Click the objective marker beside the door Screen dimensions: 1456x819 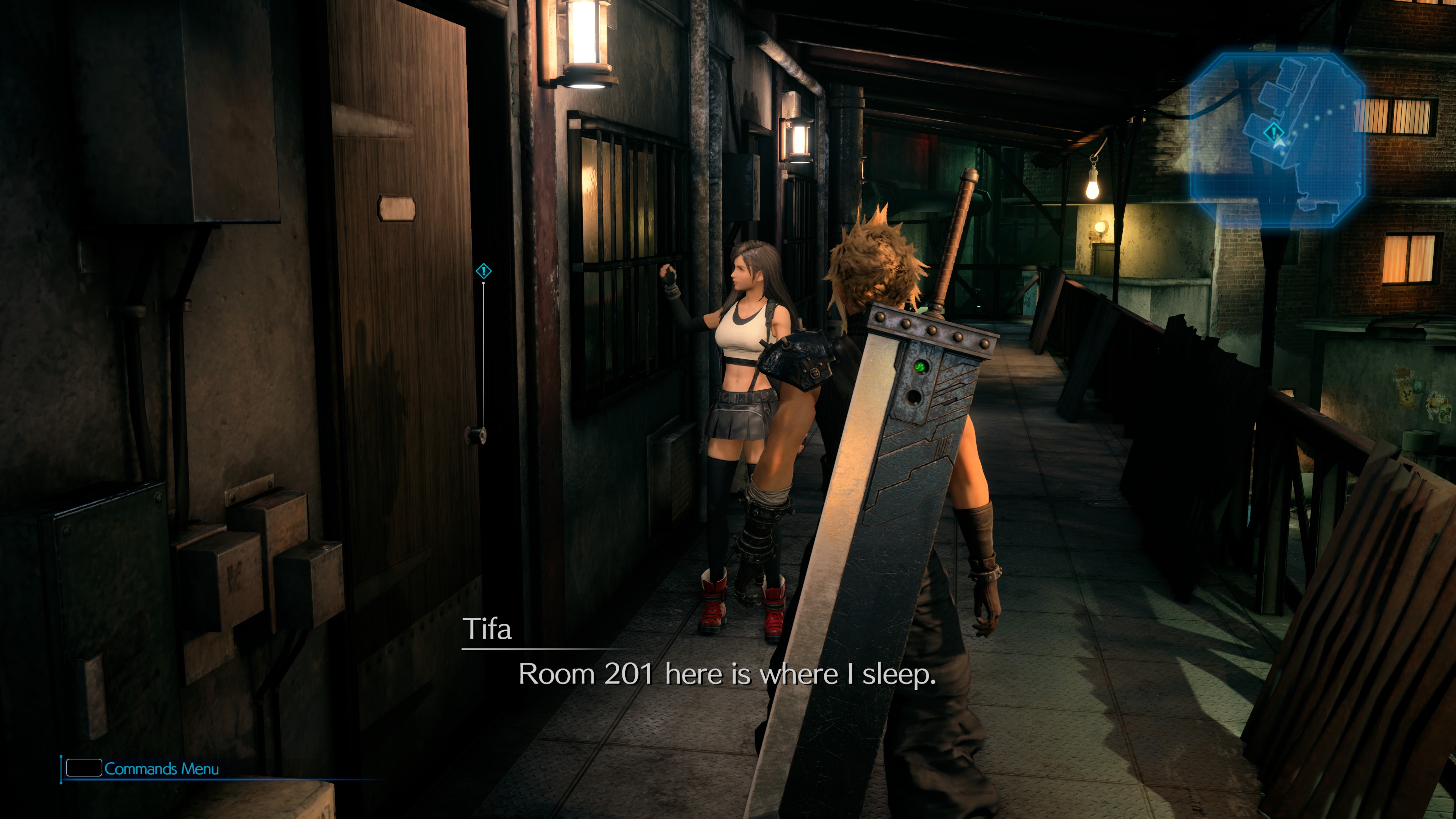[x=483, y=271]
